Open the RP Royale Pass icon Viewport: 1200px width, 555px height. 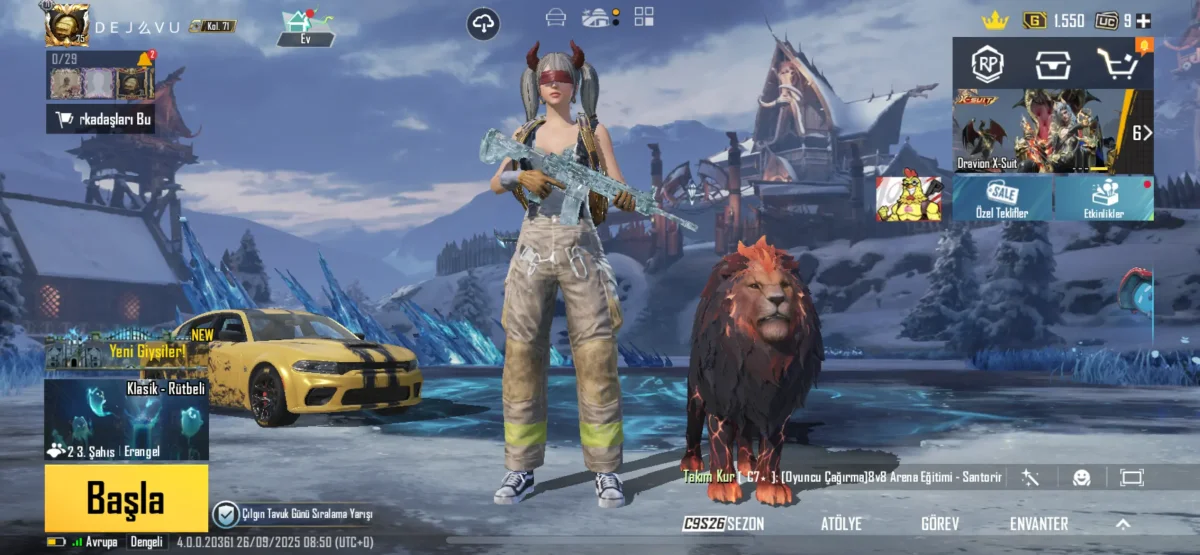(988, 64)
